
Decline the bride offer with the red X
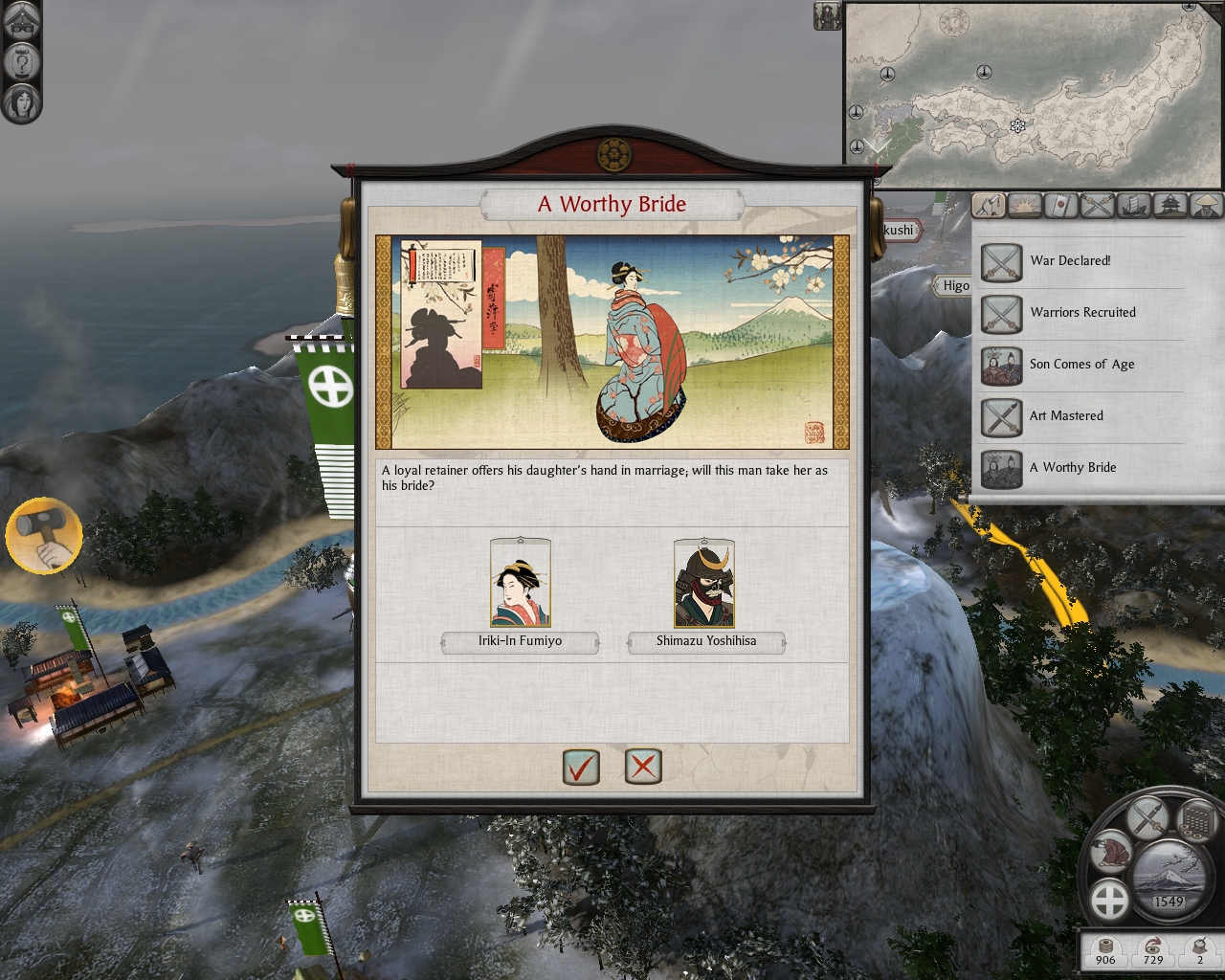click(643, 767)
